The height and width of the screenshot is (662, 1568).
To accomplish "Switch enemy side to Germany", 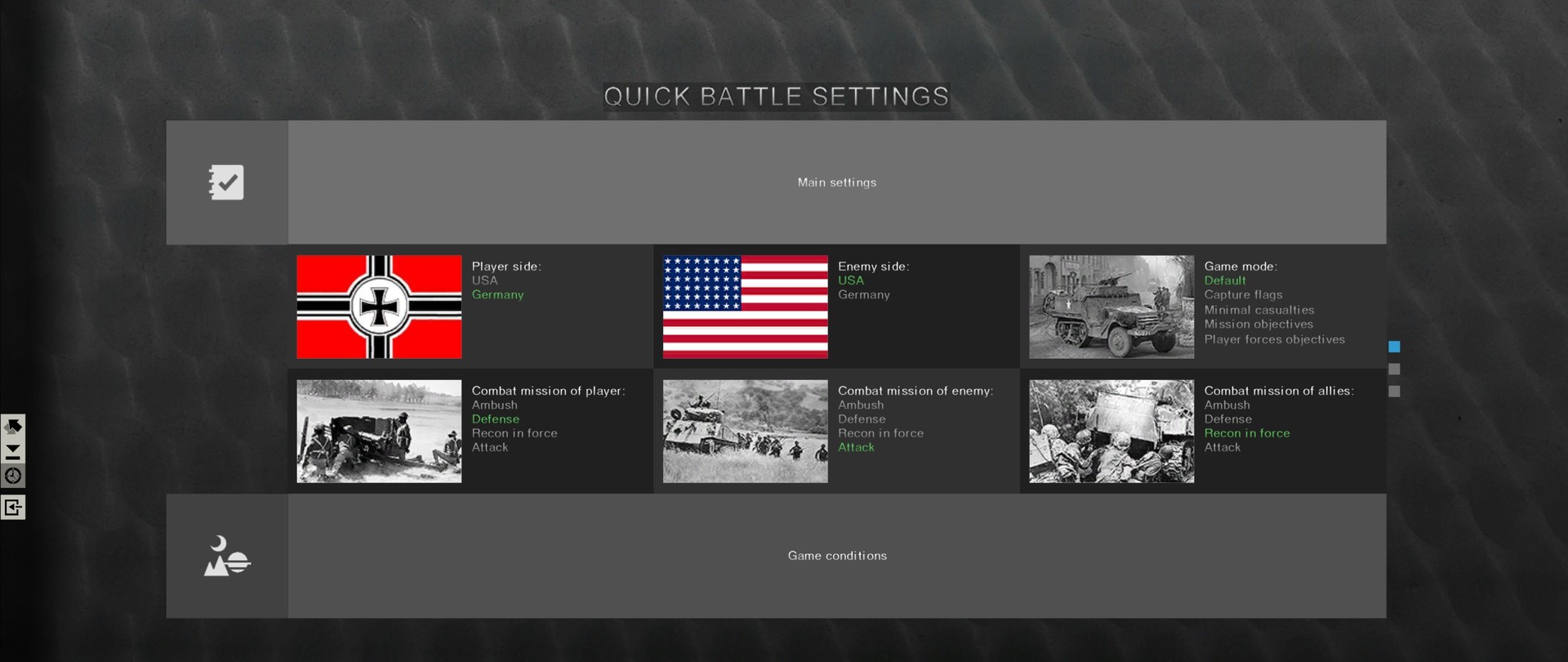I will point(863,294).
